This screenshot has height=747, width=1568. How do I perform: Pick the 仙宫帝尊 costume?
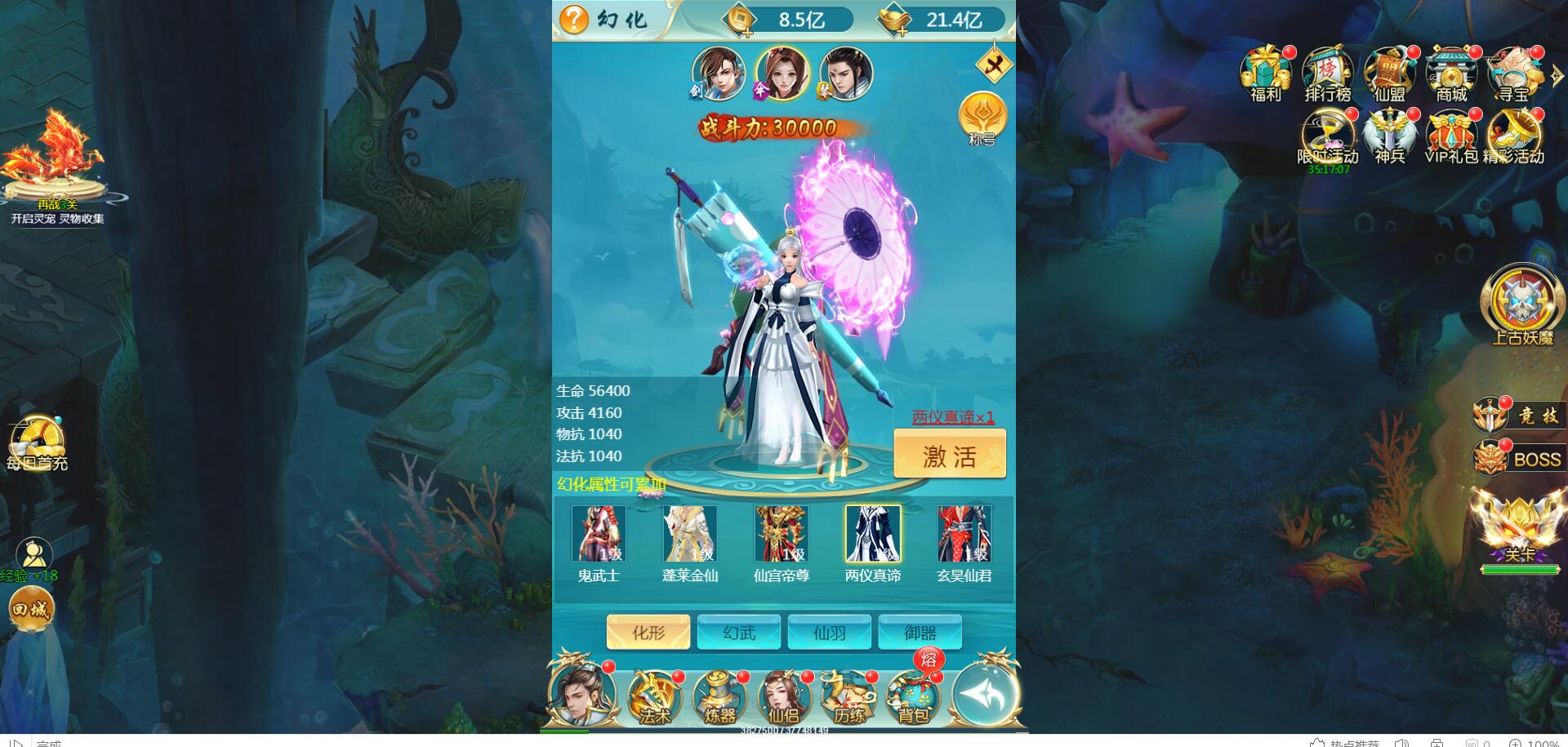(x=782, y=535)
